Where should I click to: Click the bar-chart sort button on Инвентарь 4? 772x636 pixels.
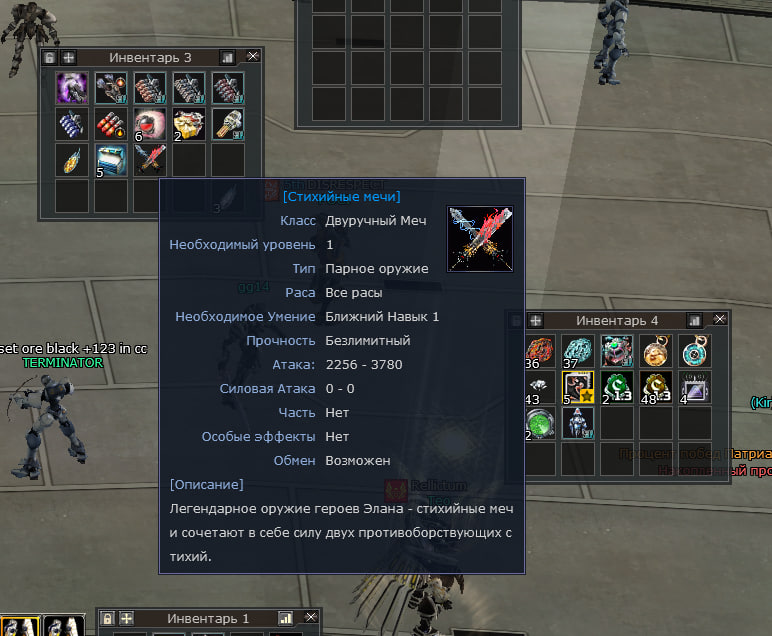695,320
